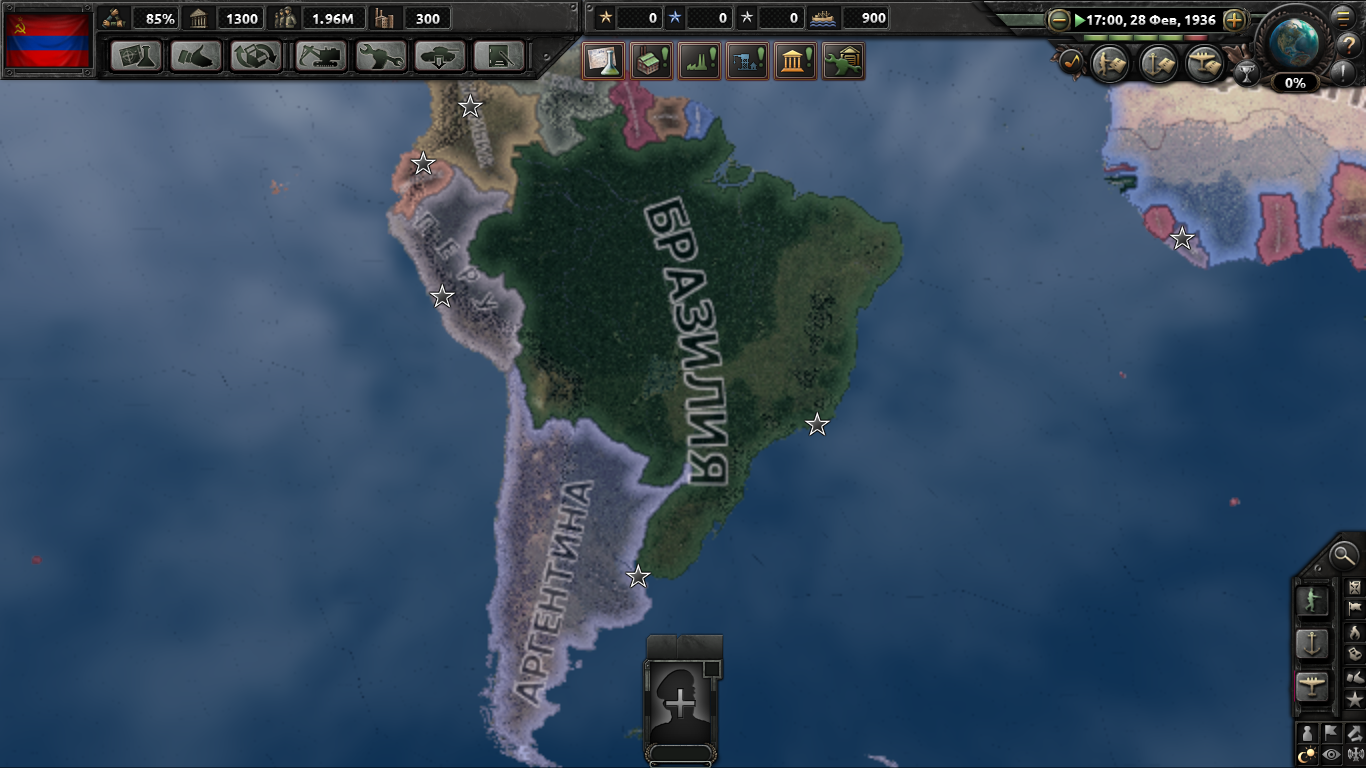This screenshot has width=1366, height=768.
Task: Unpause the game with the play button
Action: click(x=1080, y=19)
